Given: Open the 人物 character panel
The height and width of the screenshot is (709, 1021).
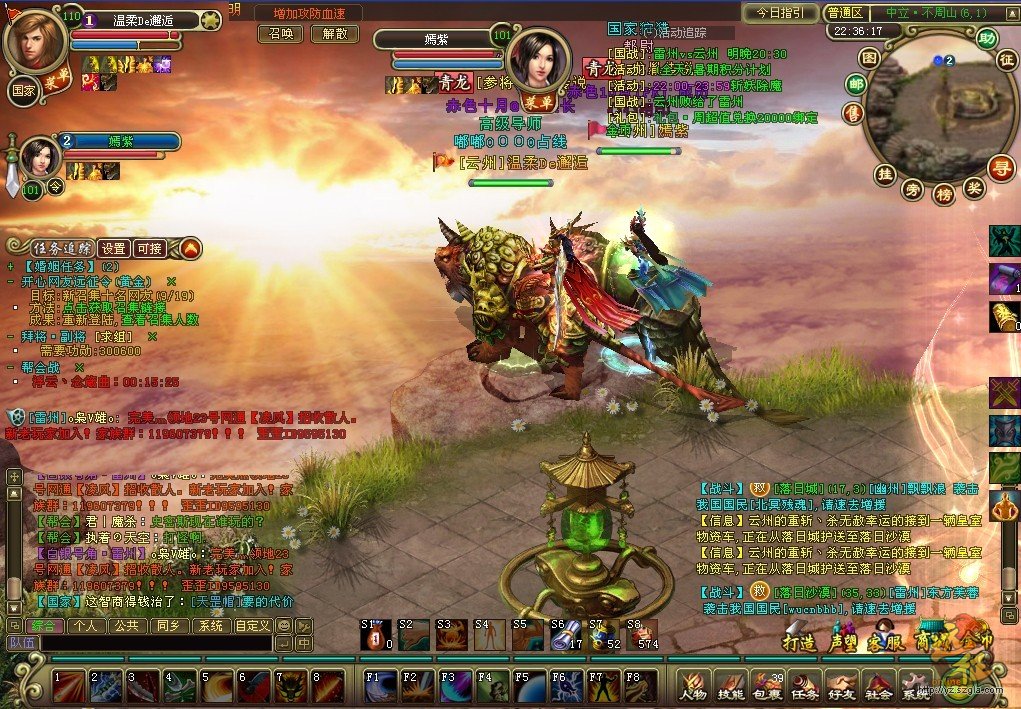Looking at the screenshot, I should tap(693, 686).
